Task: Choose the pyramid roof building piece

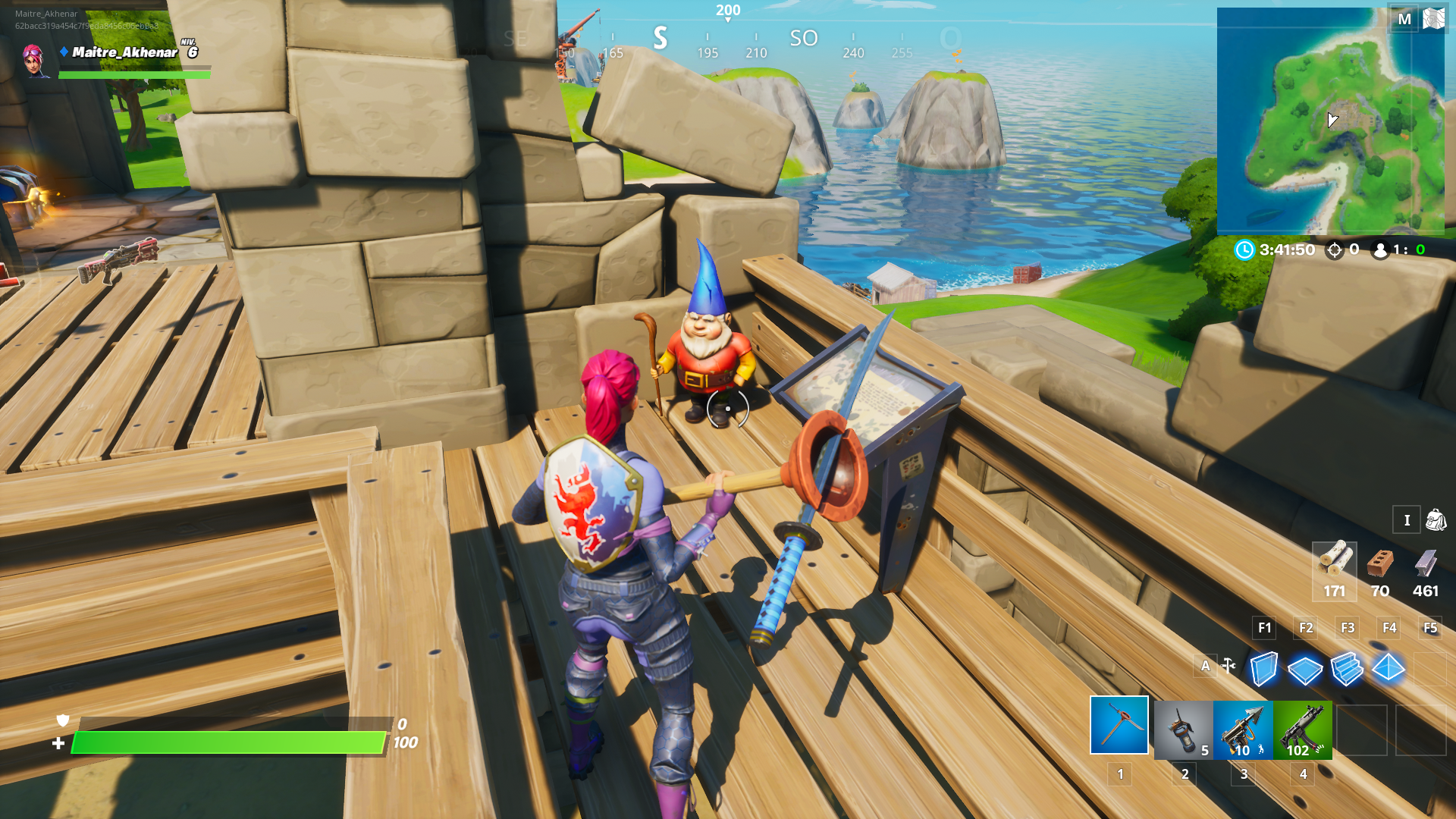Action: tap(1389, 669)
